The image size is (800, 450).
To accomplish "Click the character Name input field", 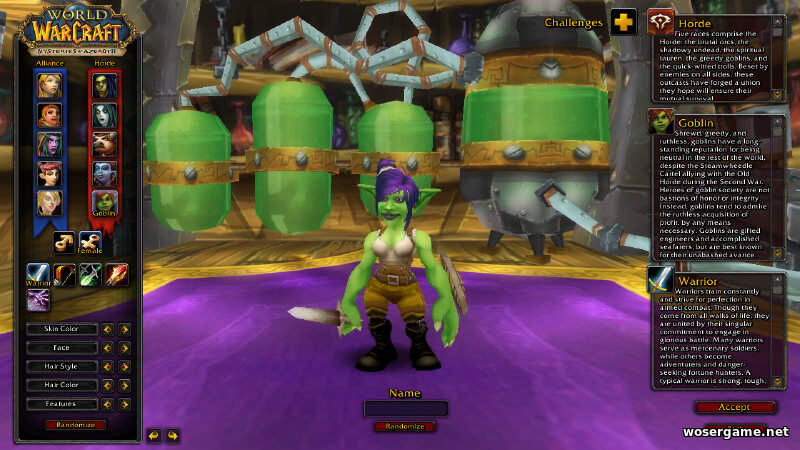I will click(x=405, y=408).
